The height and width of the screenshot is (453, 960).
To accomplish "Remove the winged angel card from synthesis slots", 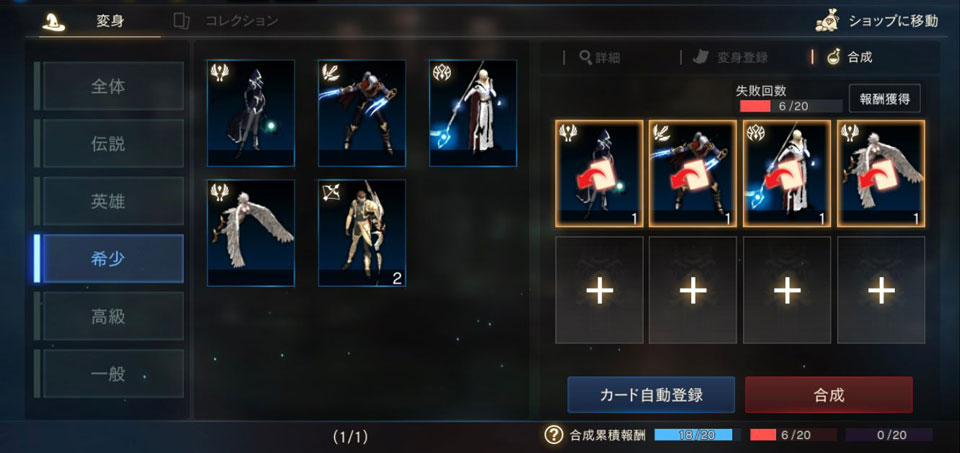I will [881, 174].
